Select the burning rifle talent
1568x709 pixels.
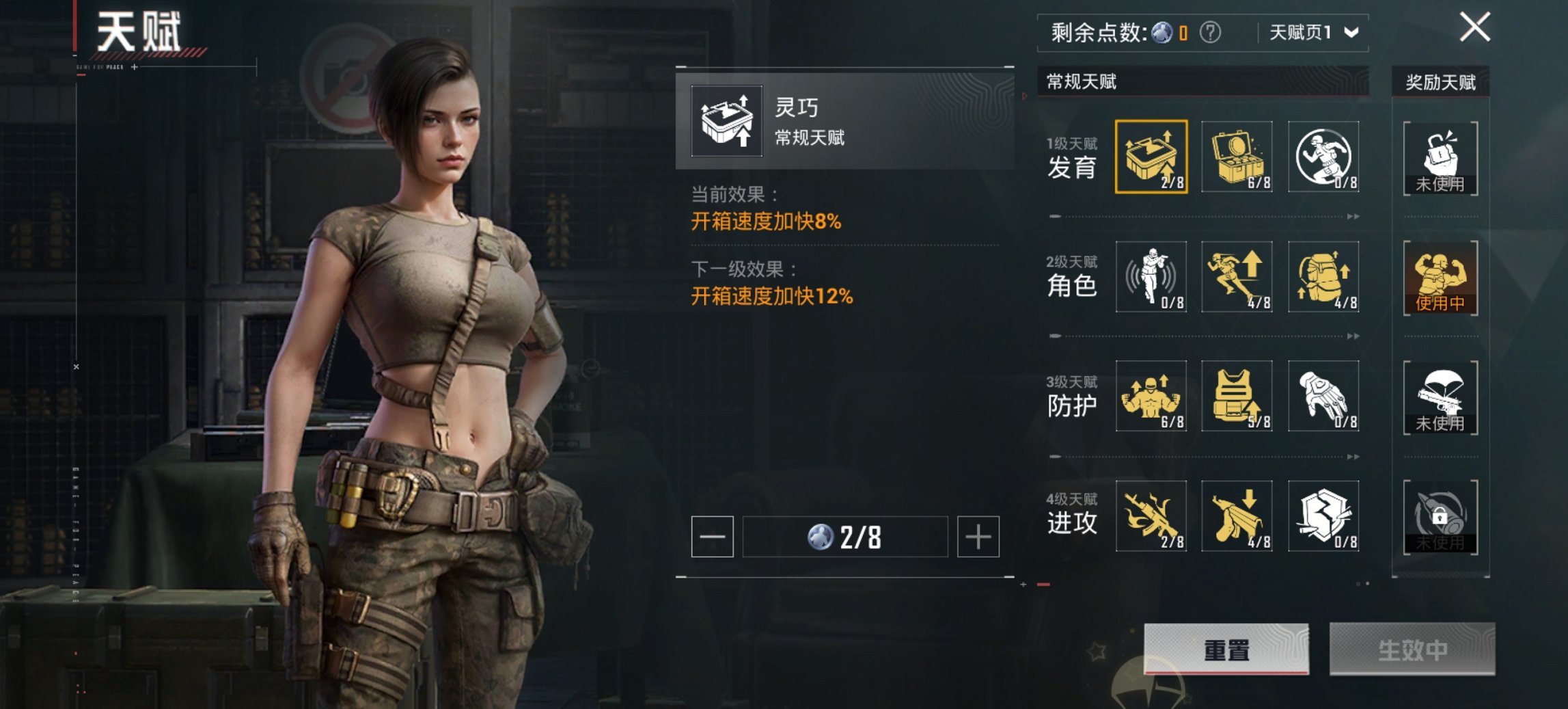[1151, 516]
